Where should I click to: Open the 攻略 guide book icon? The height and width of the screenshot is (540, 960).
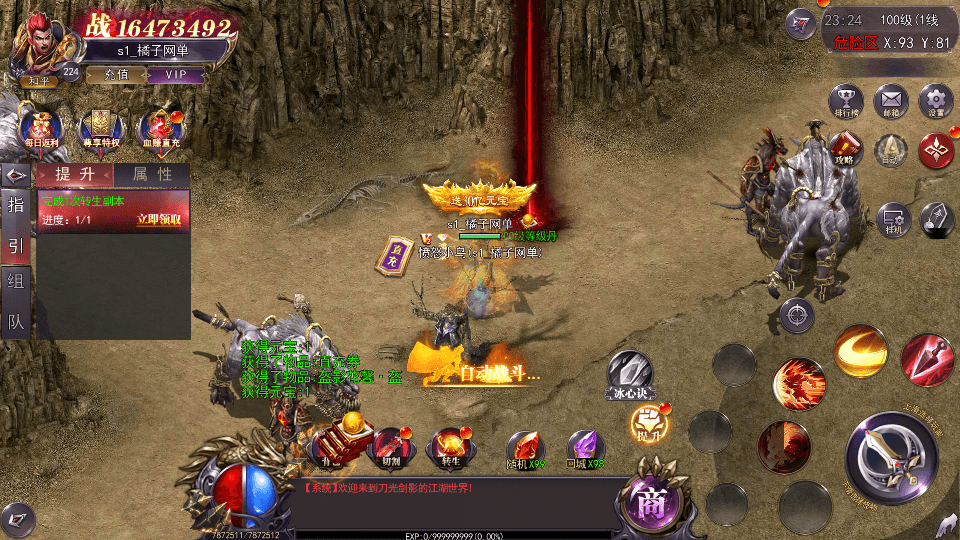pyautogui.click(x=844, y=151)
